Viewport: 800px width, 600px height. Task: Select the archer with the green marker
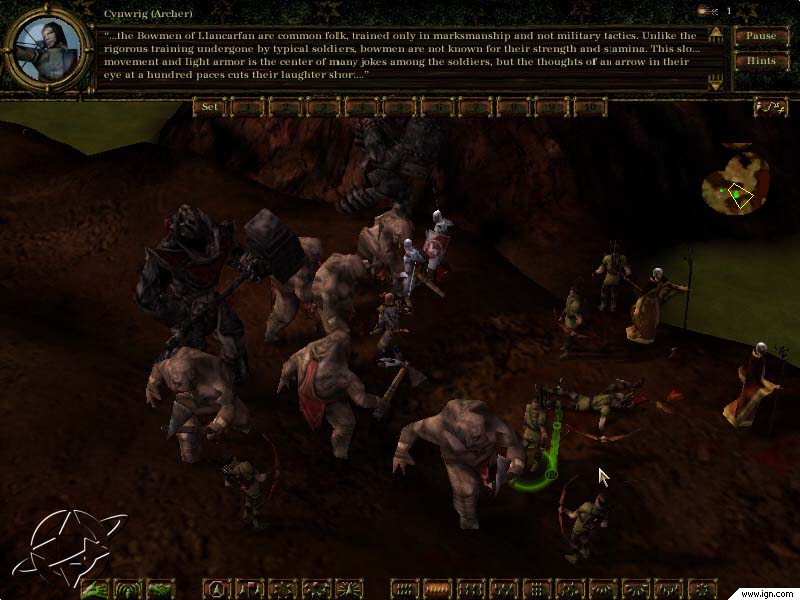[x=538, y=440]
